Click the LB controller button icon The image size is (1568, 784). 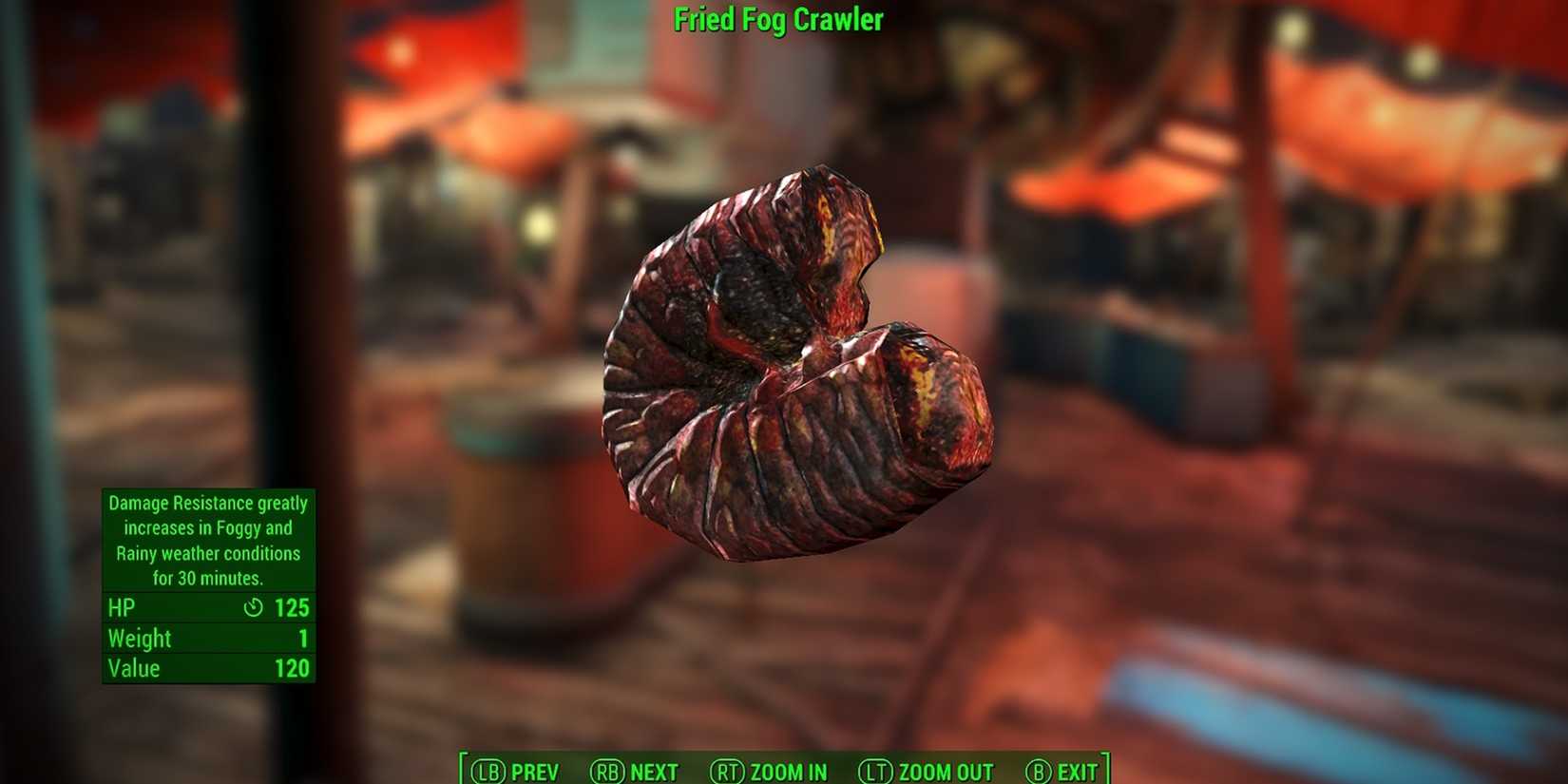(489, 772)
